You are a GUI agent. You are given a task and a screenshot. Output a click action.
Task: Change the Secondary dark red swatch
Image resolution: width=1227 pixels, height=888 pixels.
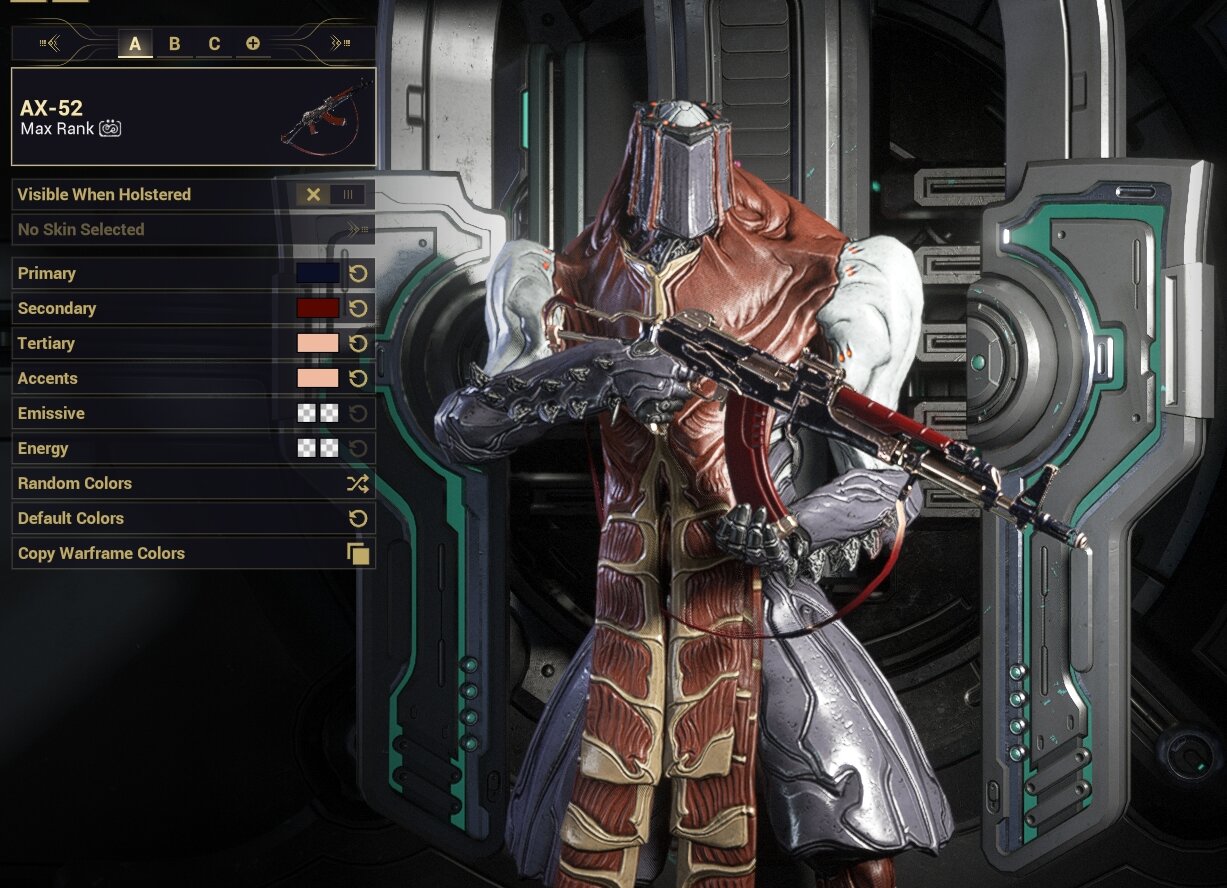(x=318, y=308)
